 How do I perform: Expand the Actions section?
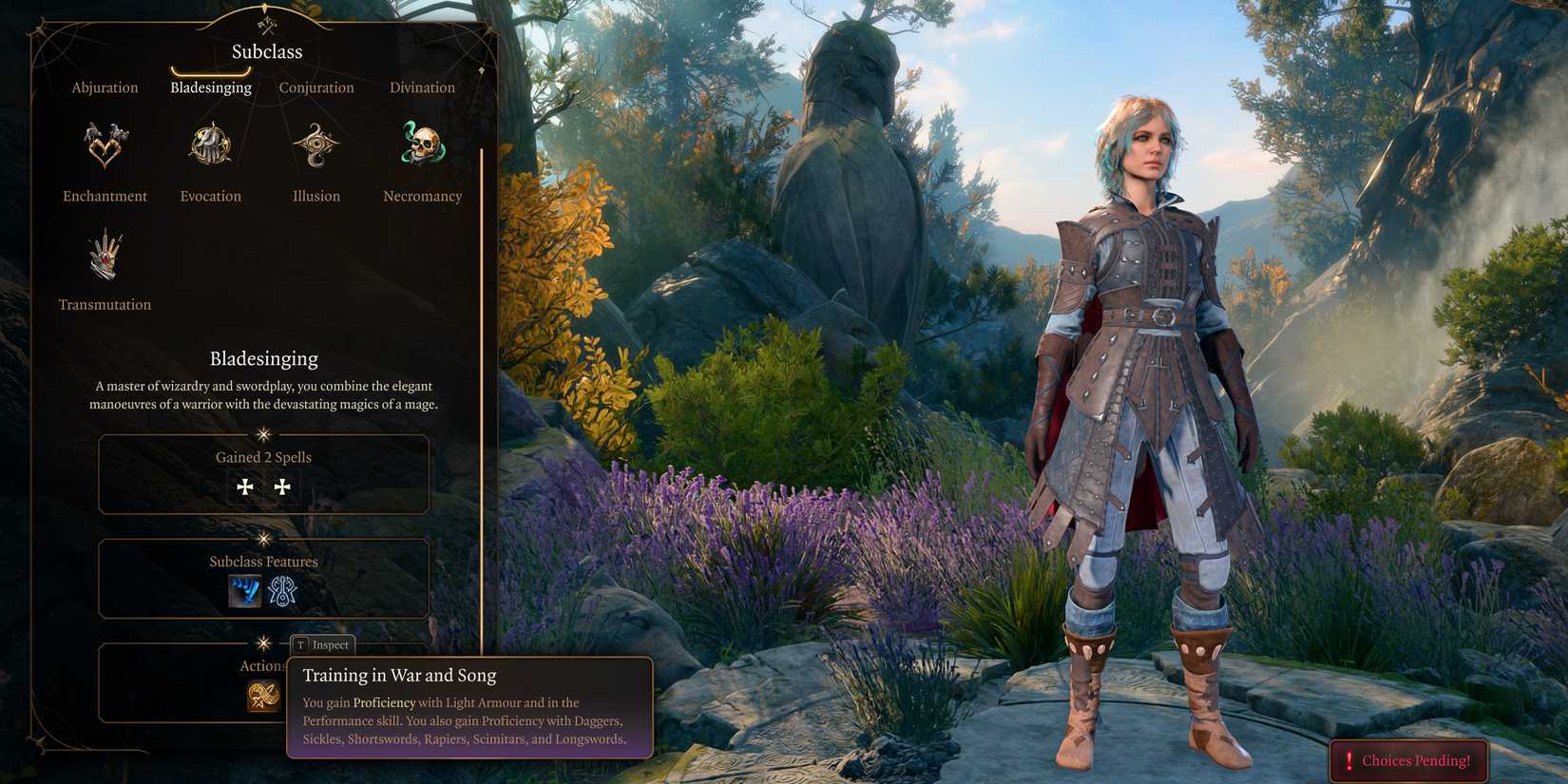[x=263, y=665]
